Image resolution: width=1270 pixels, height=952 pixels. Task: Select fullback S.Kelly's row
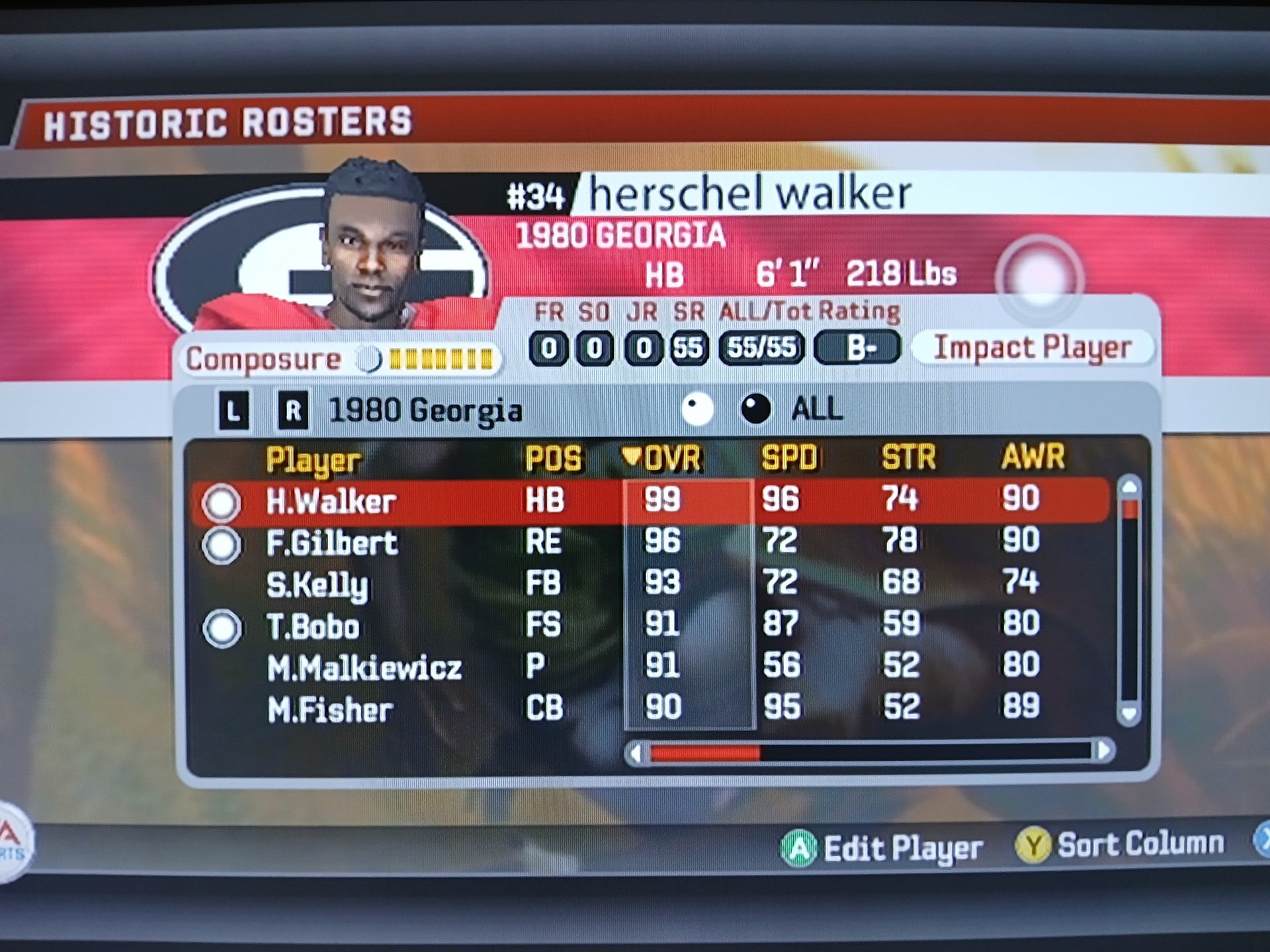(x=317, y=585)
